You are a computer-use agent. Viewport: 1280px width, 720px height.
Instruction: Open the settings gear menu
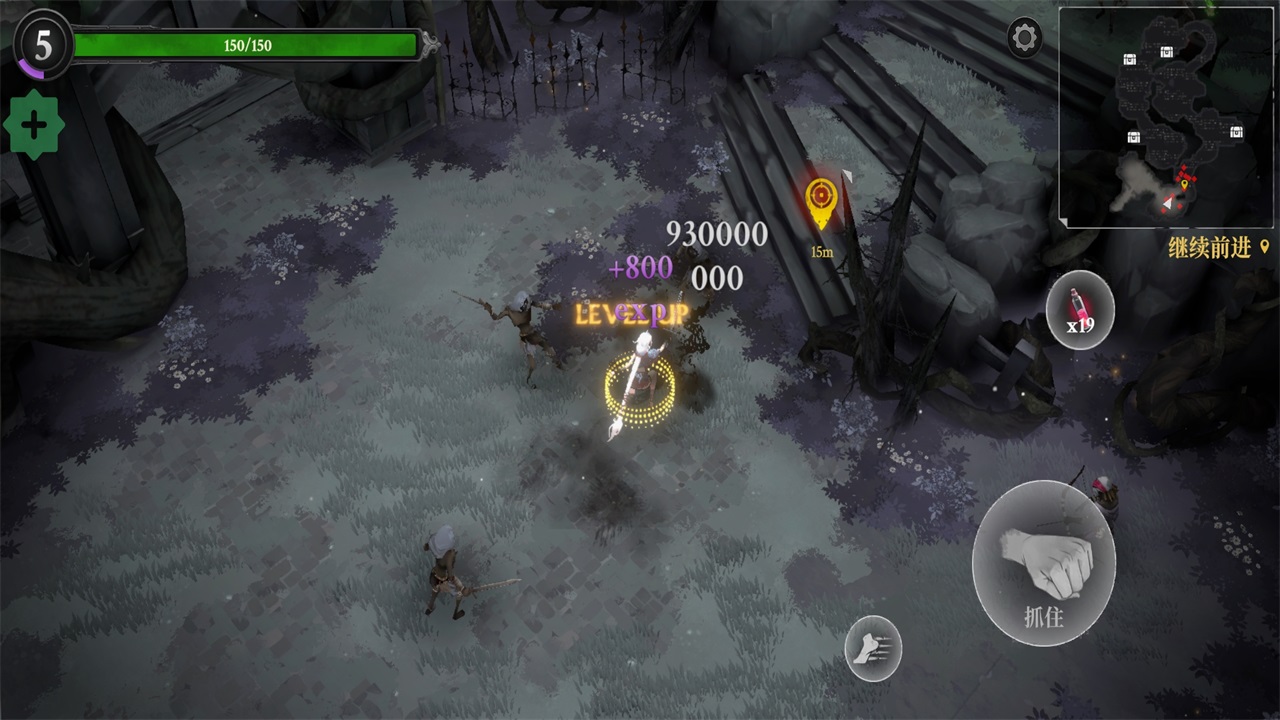tap(1025, 38)
